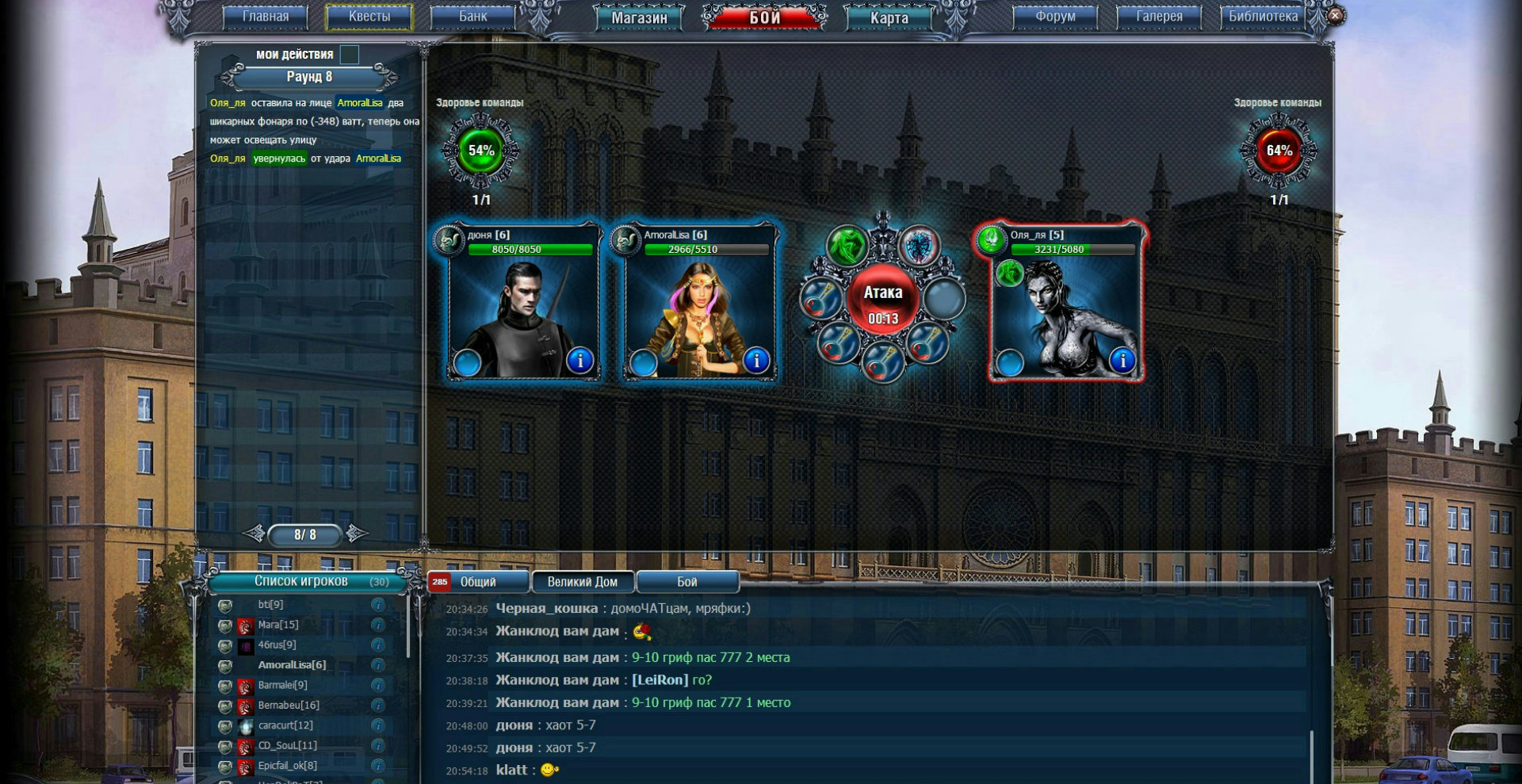This screenshot has height=784, width=1522.
Task: Open the Главная main page
Action: (x=266, y=17)
